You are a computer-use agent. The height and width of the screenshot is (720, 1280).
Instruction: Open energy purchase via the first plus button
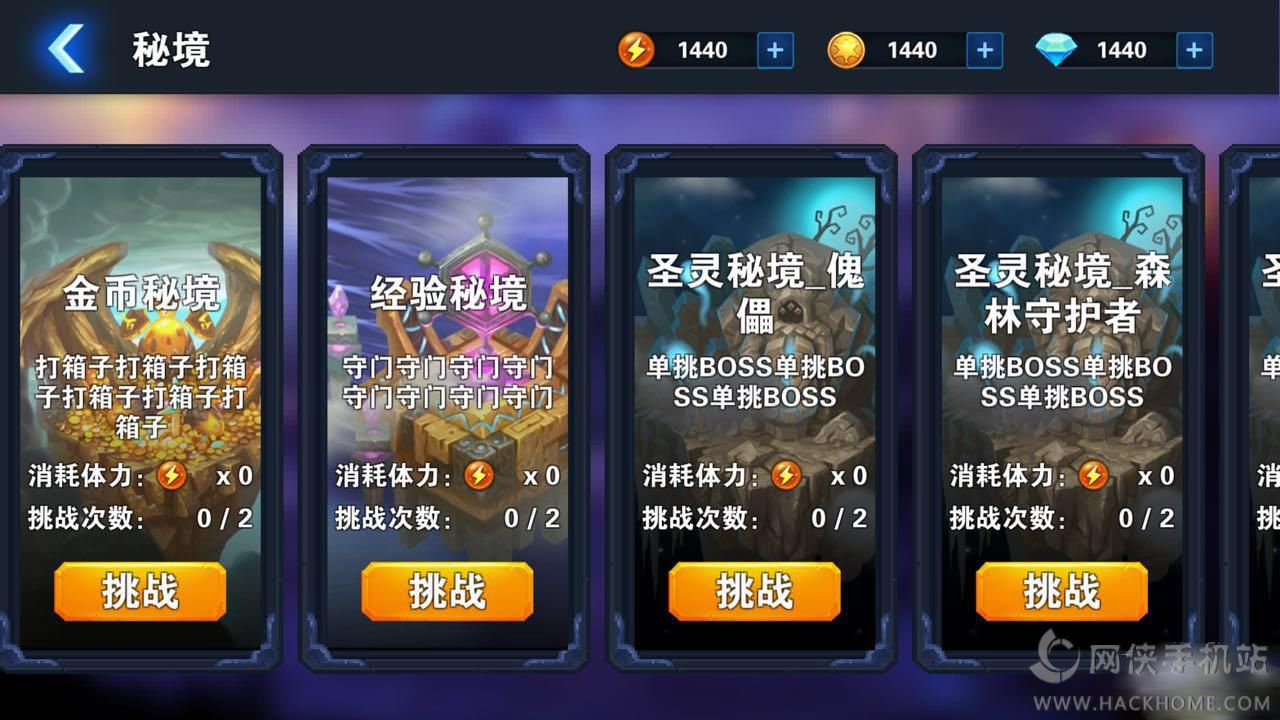(774, 49)
